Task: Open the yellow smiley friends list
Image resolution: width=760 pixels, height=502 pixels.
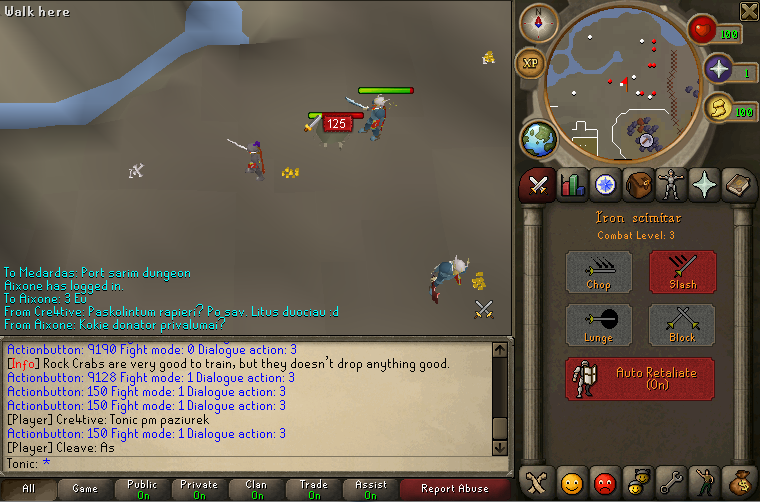Action: [572, 482]
